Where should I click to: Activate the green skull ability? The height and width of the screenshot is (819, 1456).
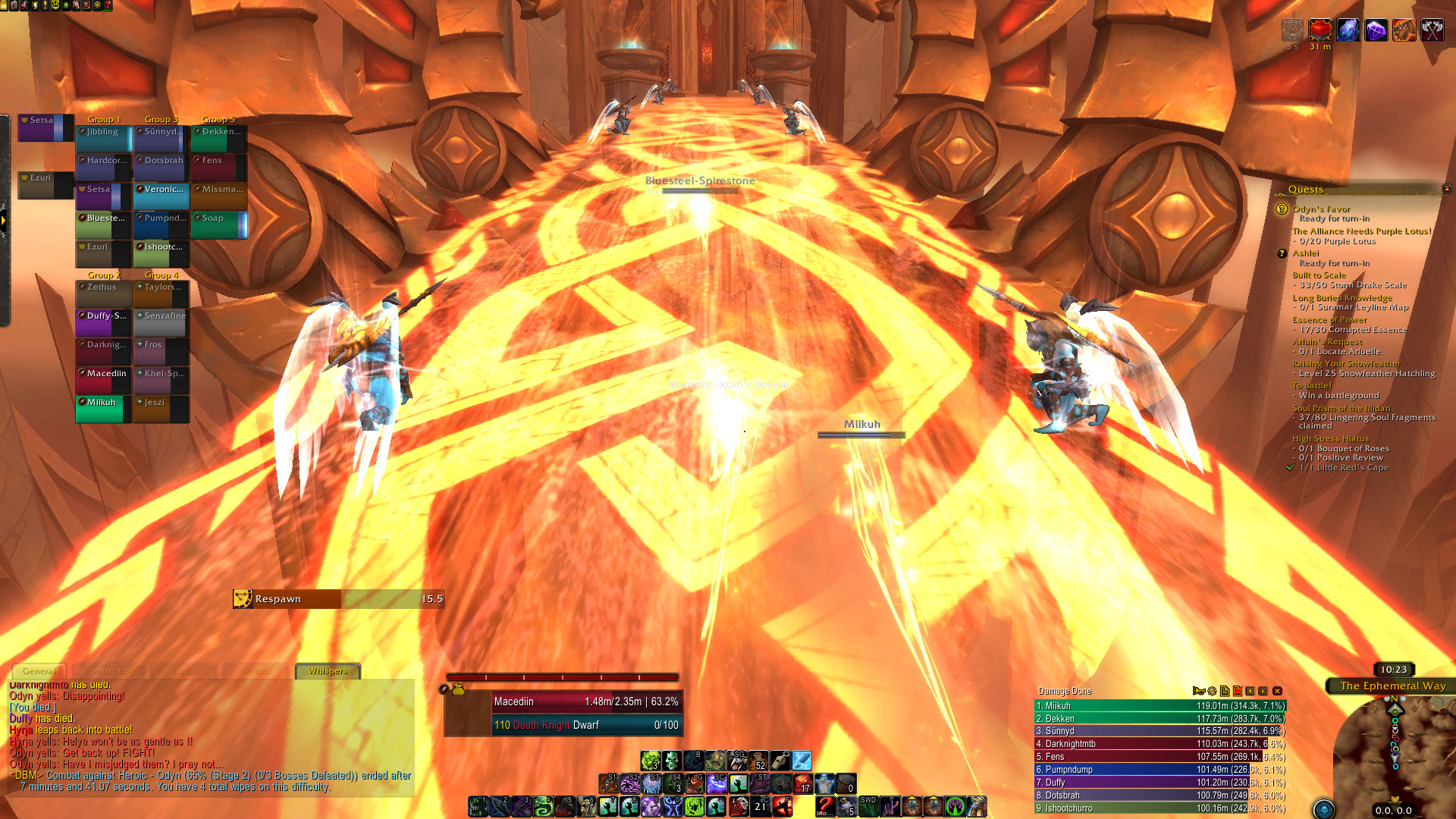point(671,760)
